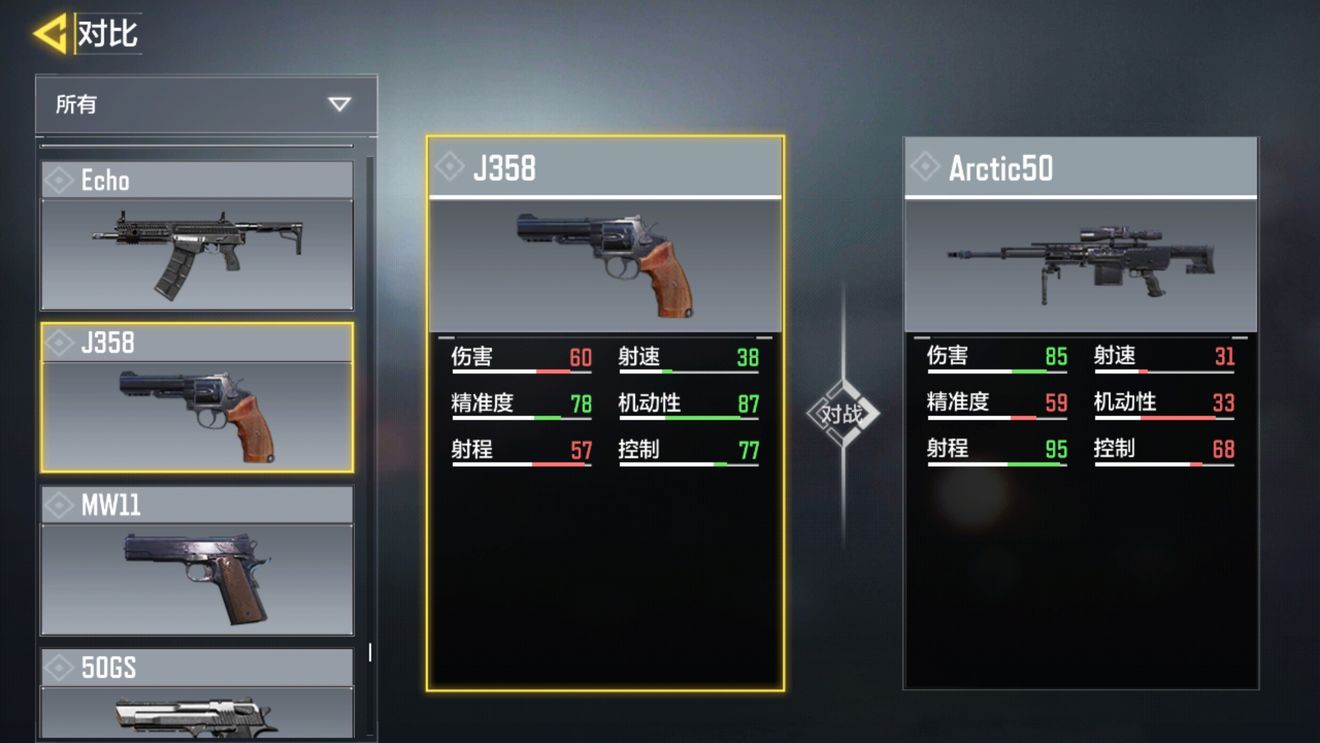This screenshot has width=1320, height=743.
Task: Choose the J358 revolver list entry
Action: coord(197,397)
